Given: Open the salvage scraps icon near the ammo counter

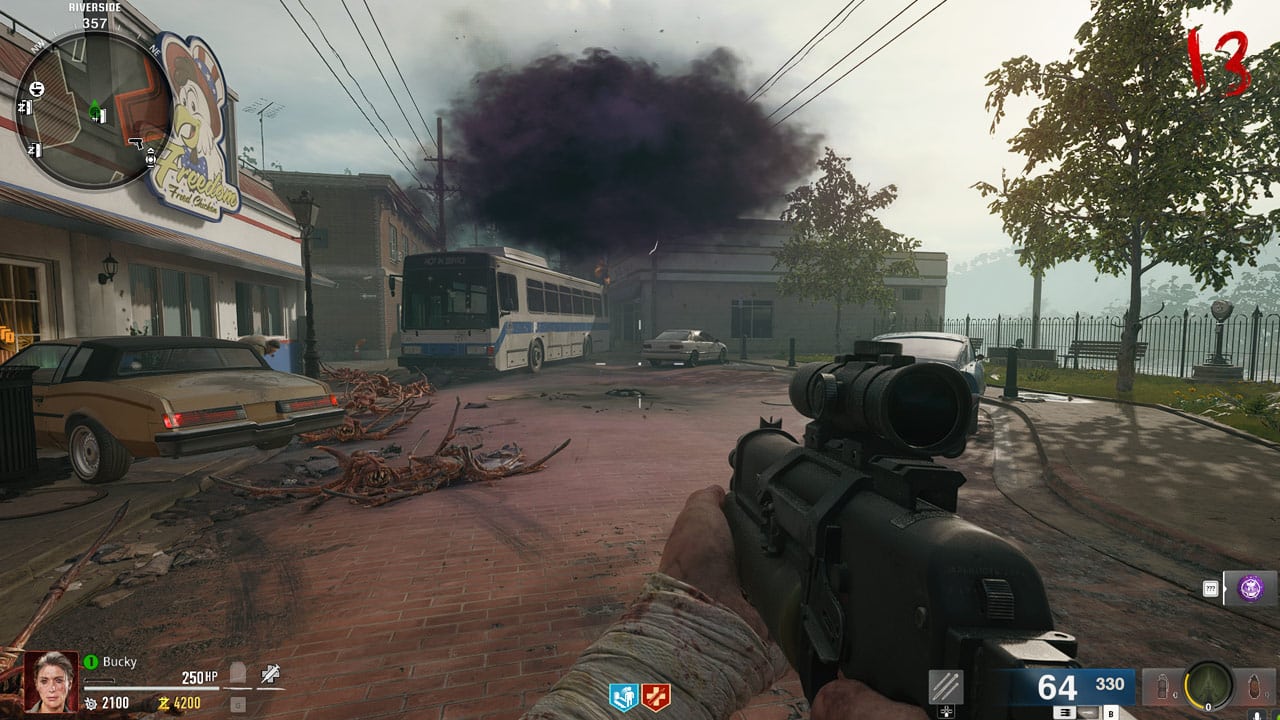Looking at the screenshot, I should 944,687.
